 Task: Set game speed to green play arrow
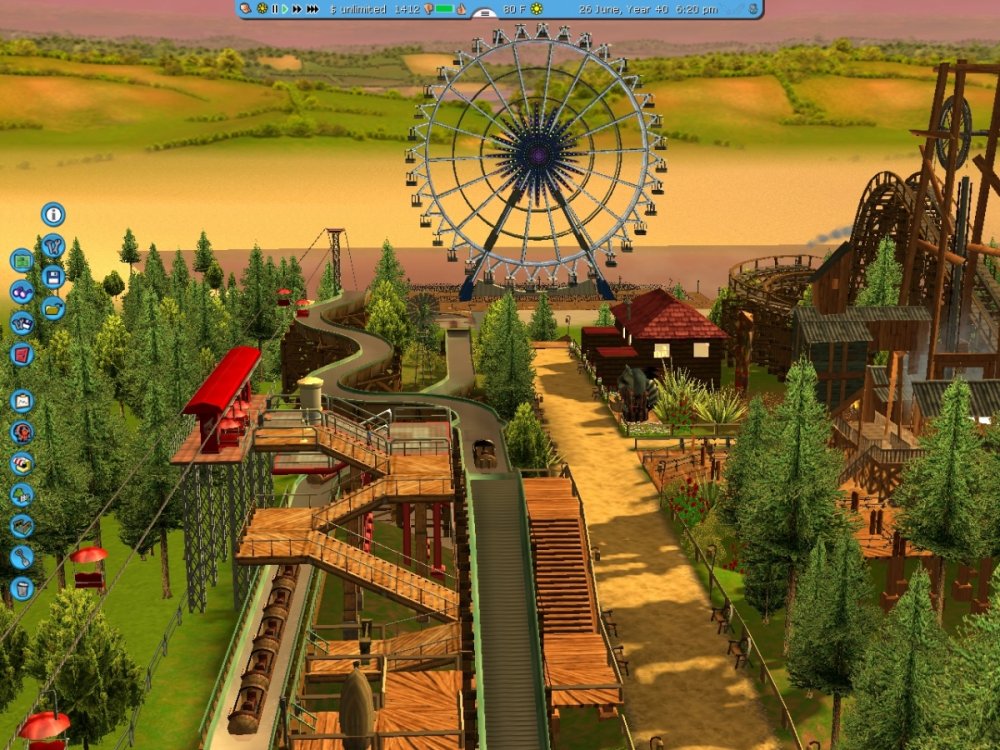click(285, 9)
